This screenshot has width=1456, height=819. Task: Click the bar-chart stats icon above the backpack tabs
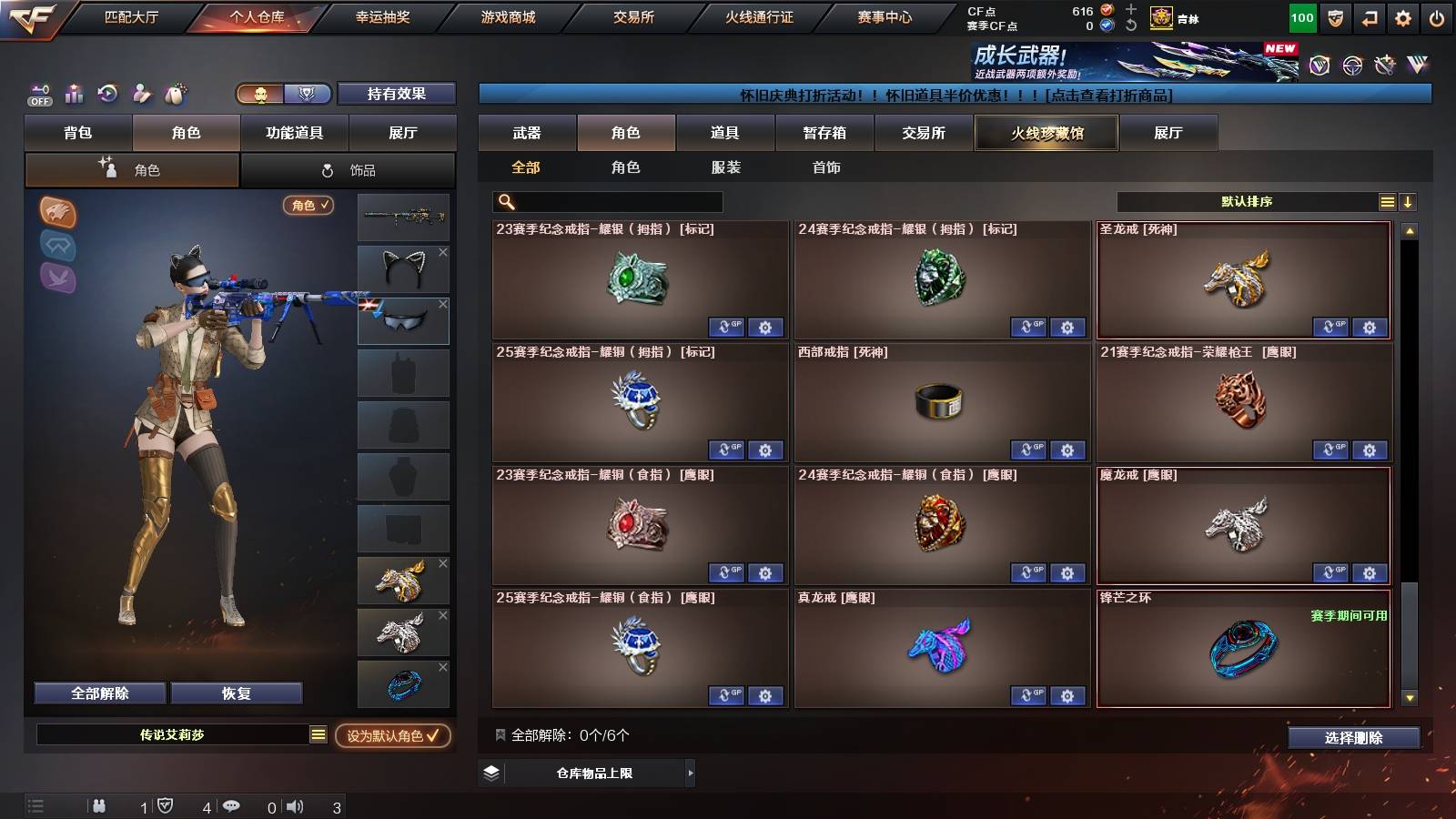pos(74,94)
